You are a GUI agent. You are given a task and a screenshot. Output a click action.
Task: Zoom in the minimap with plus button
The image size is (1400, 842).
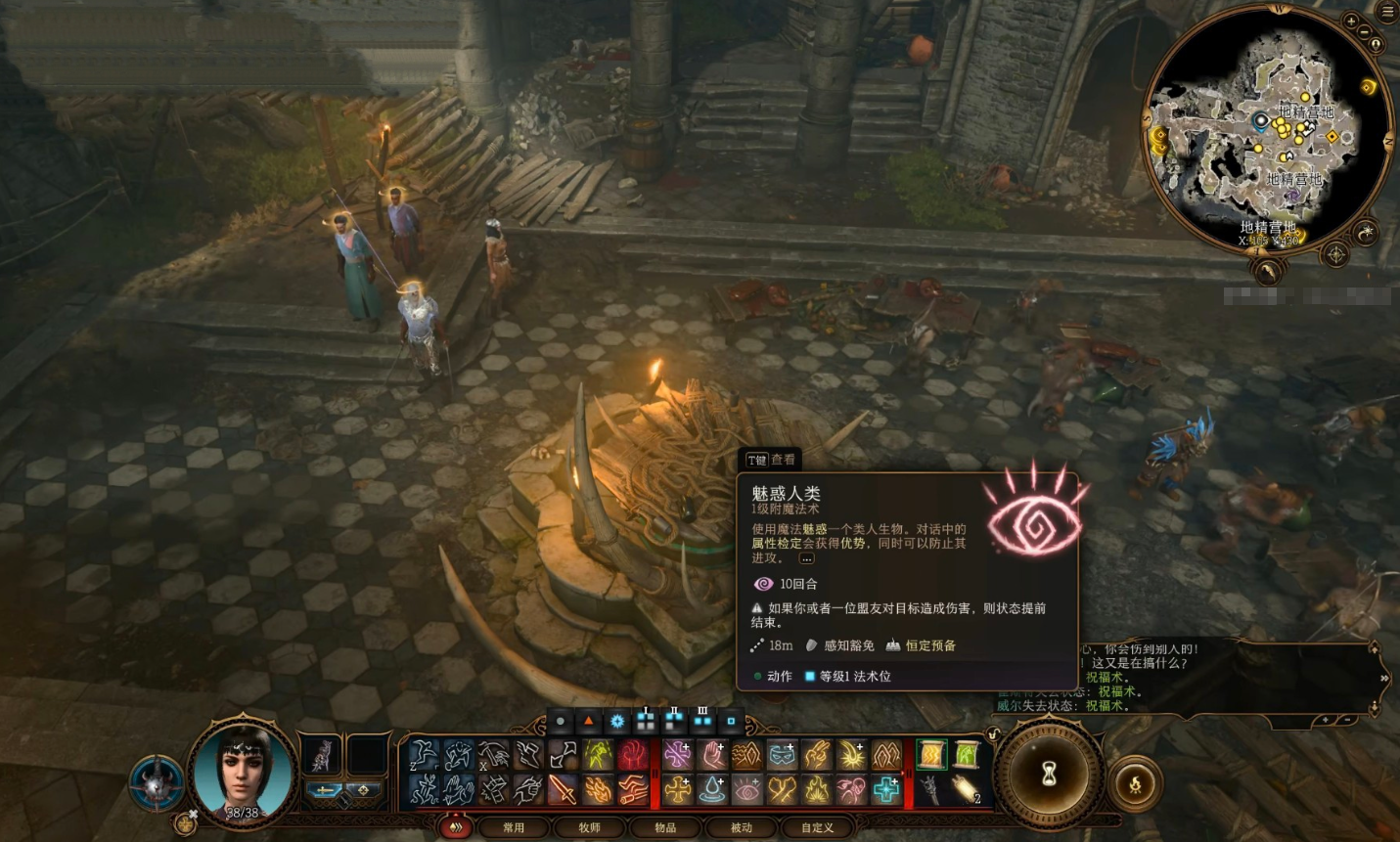coord(1351,21)
